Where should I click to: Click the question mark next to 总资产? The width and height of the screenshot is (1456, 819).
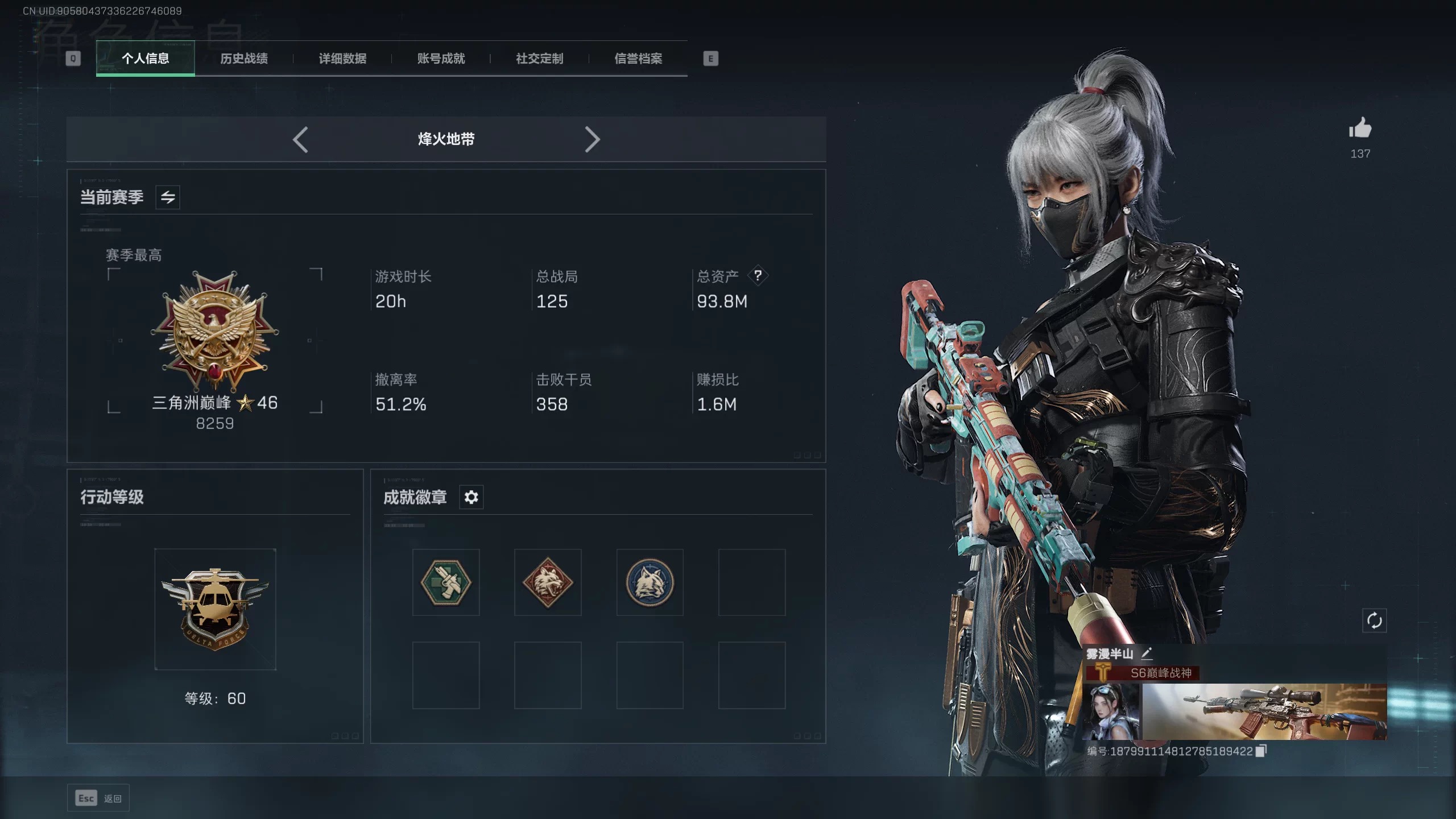coord(759,276)
